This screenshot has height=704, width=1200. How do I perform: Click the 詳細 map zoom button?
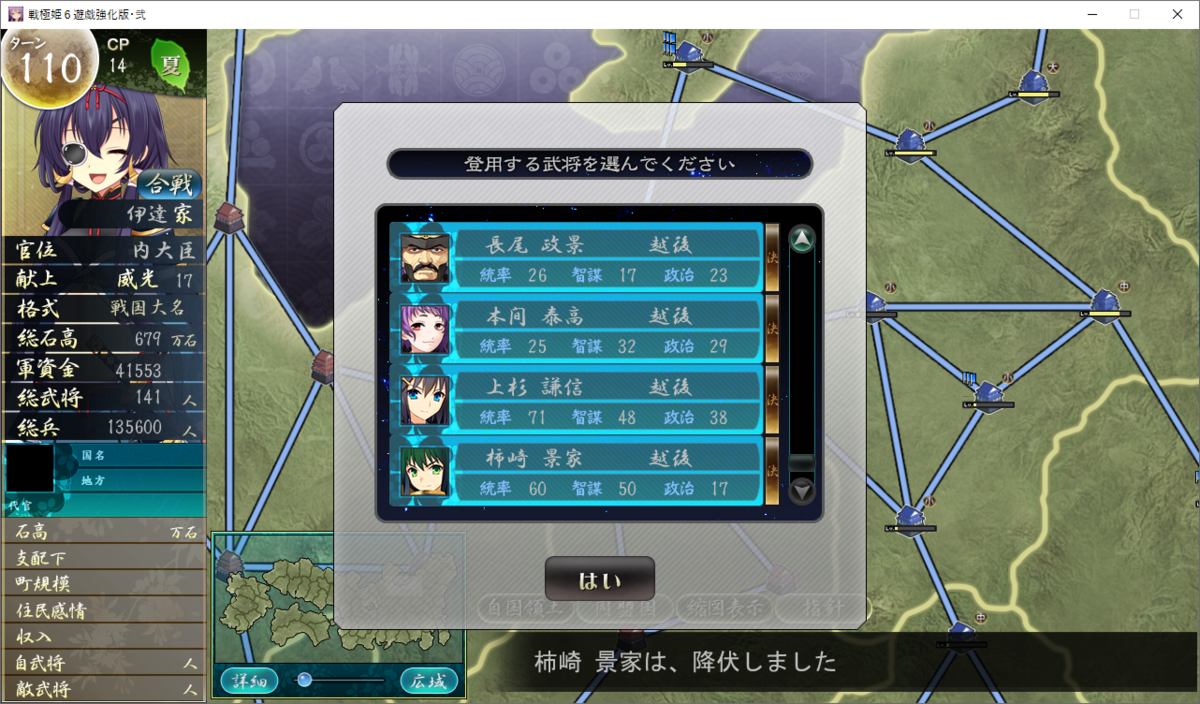click(249, 681)
